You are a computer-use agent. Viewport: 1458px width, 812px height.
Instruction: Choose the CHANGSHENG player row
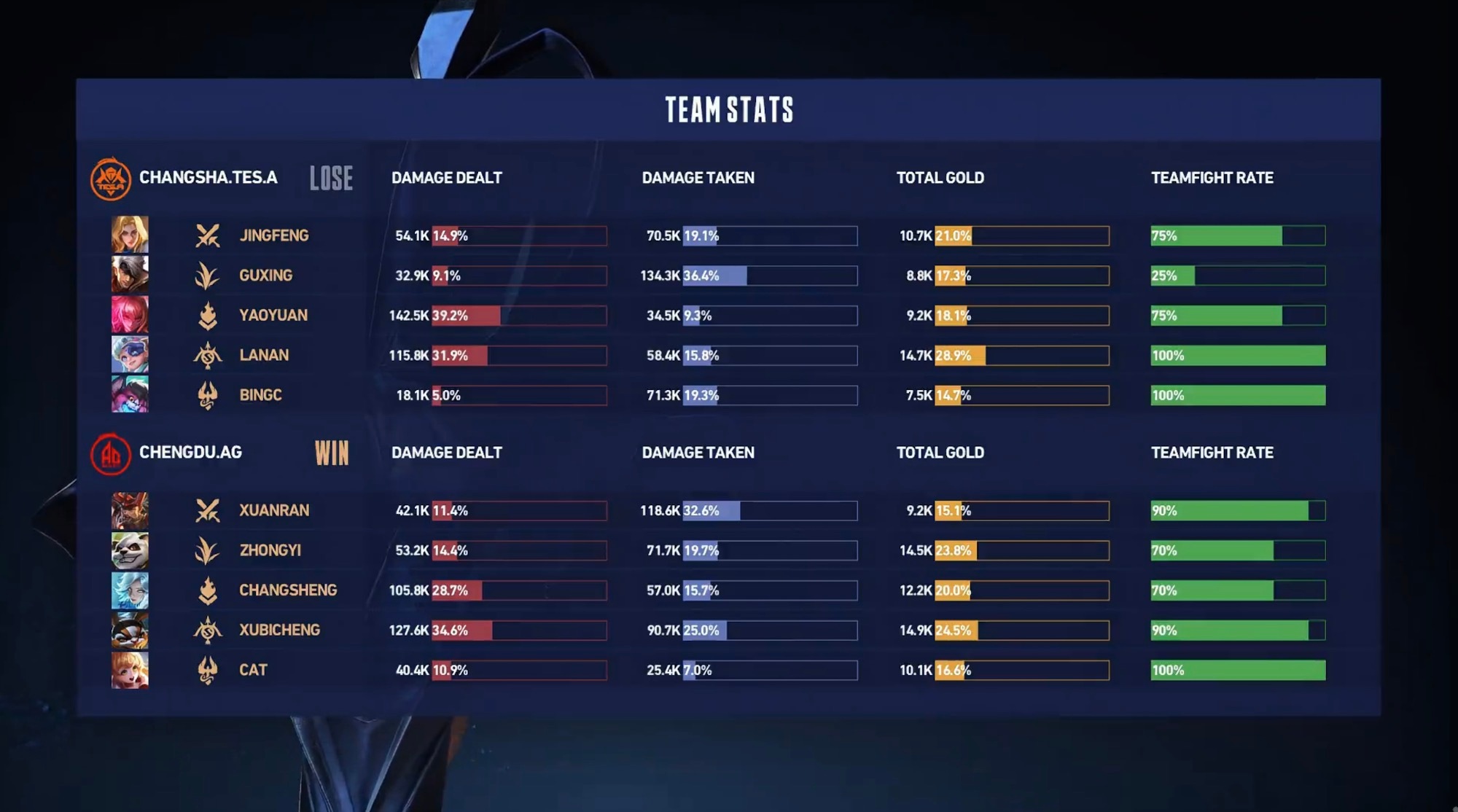tap(288, 590)
